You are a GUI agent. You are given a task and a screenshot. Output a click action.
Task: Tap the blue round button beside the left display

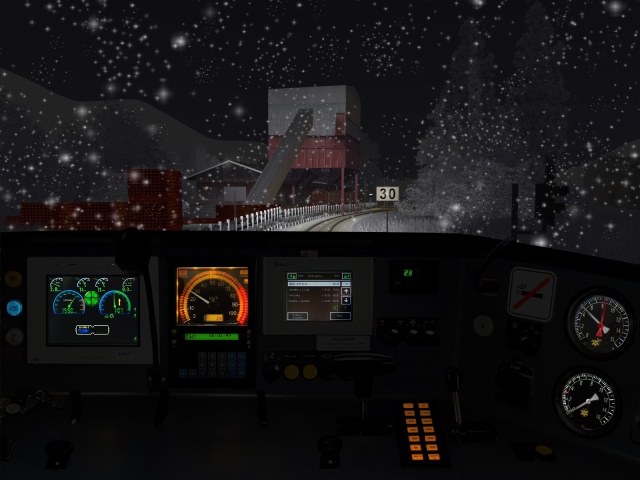click(14, 307)
